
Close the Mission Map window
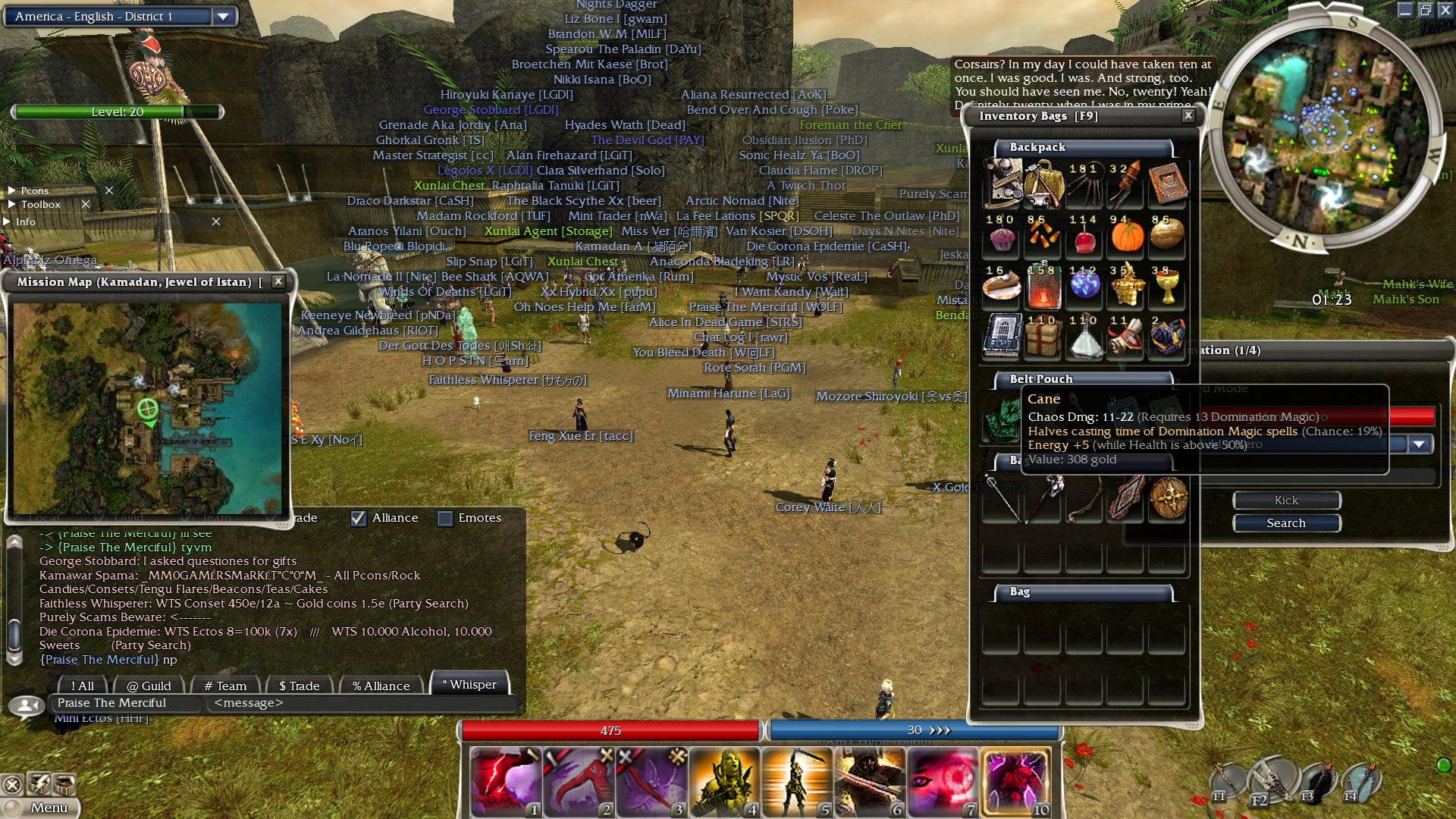[278, 281]
